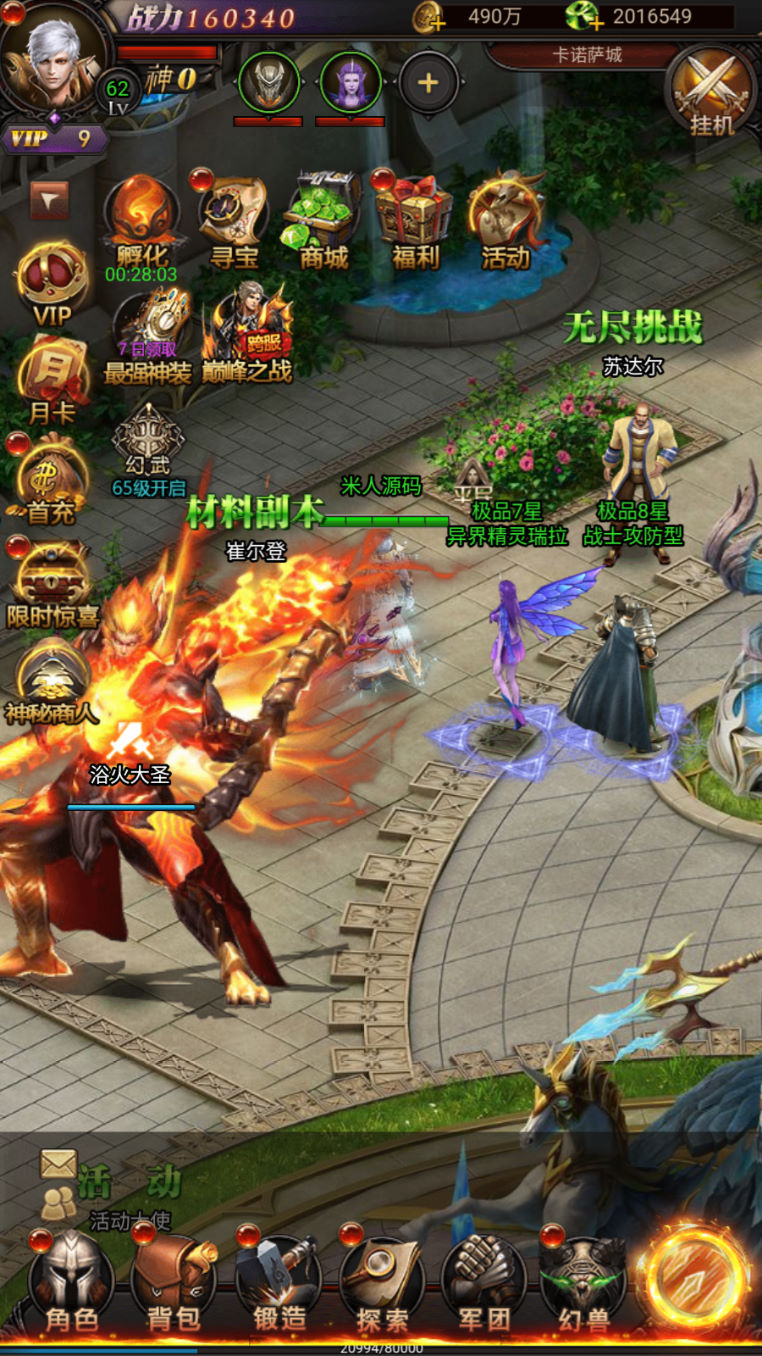Add a companion with the plus slot

click(x=428, y=82)
